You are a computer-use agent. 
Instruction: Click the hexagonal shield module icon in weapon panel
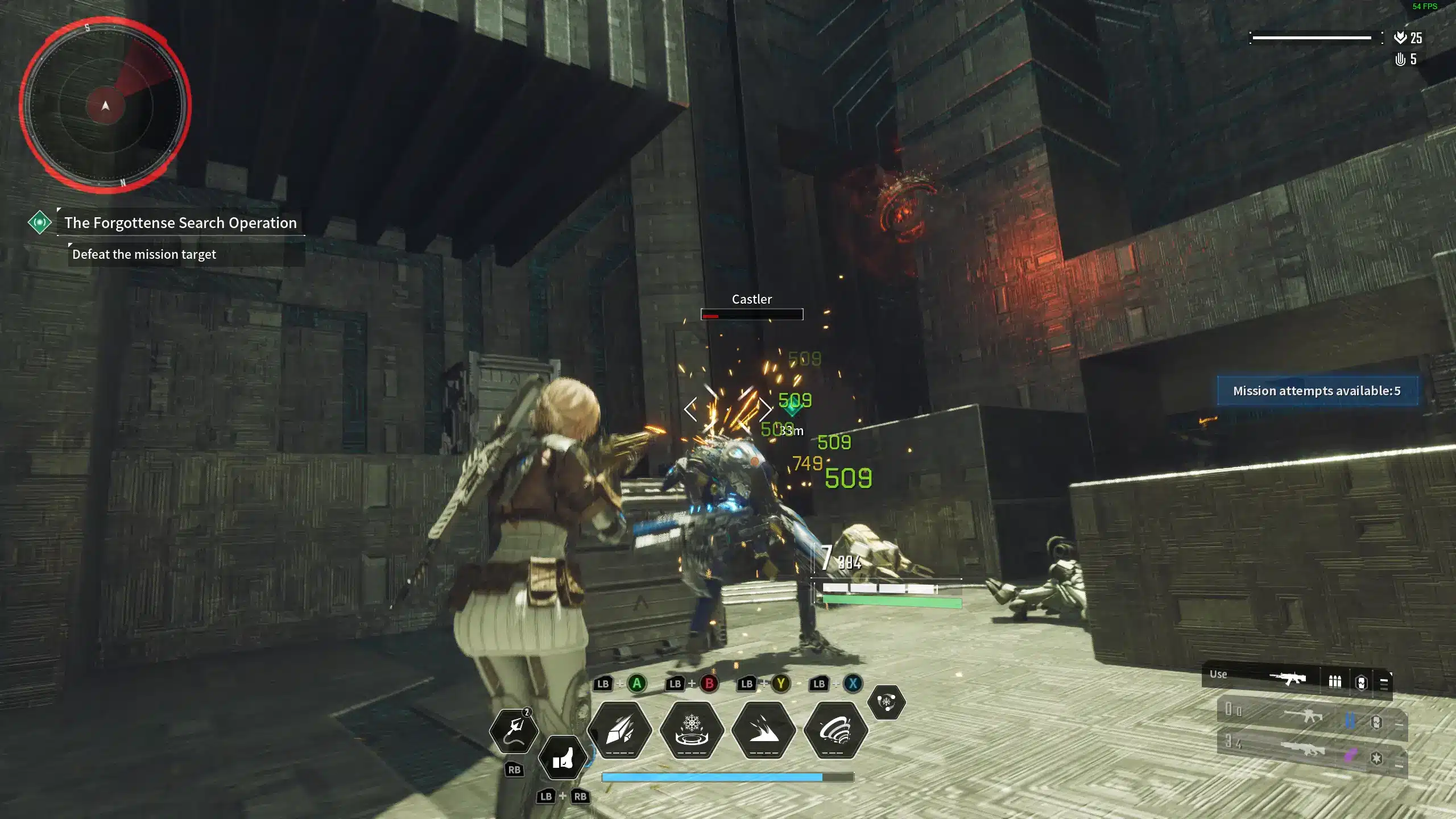tap(1361, 681)
